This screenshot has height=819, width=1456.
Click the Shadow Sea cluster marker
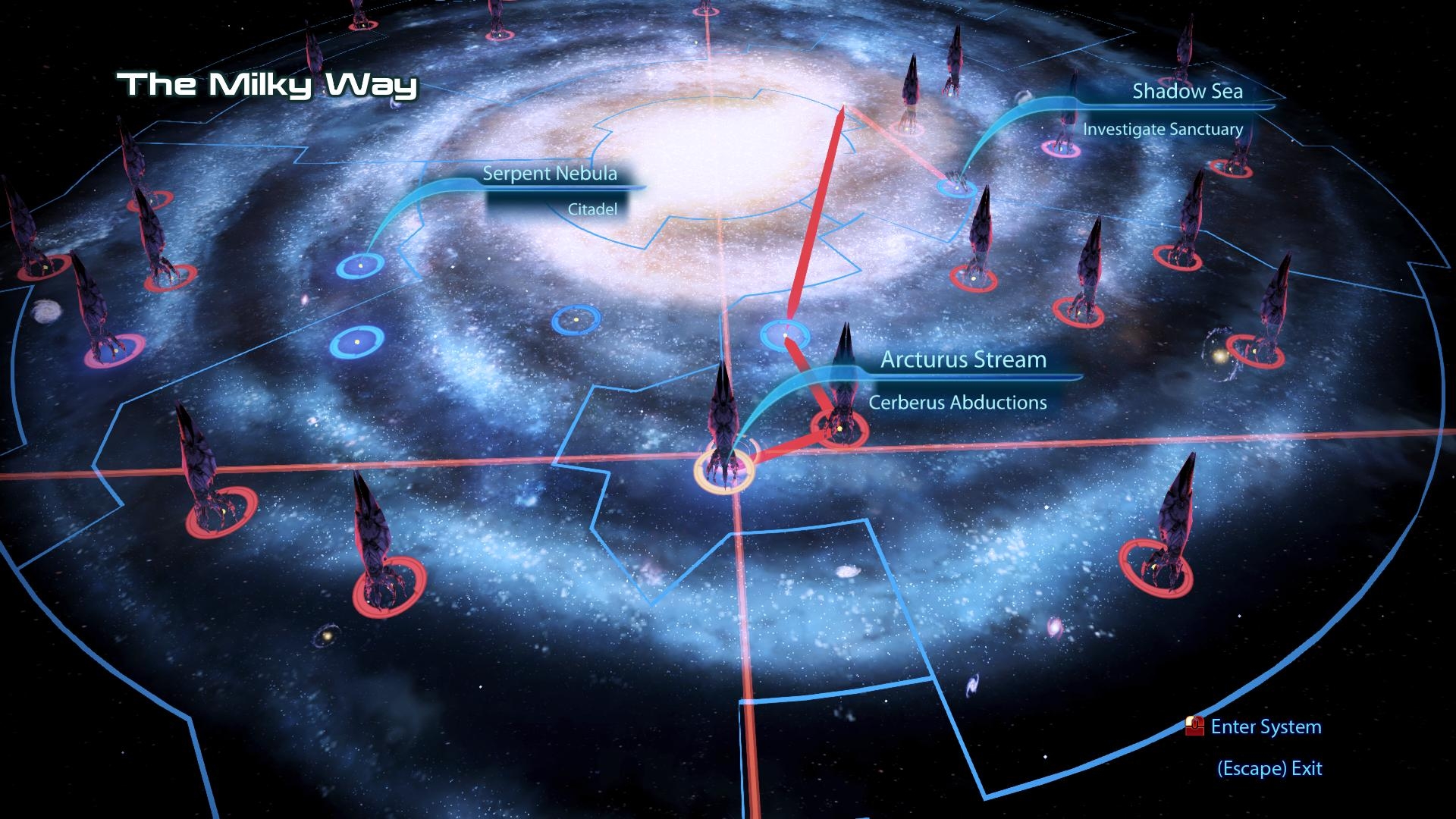[957, 188]
